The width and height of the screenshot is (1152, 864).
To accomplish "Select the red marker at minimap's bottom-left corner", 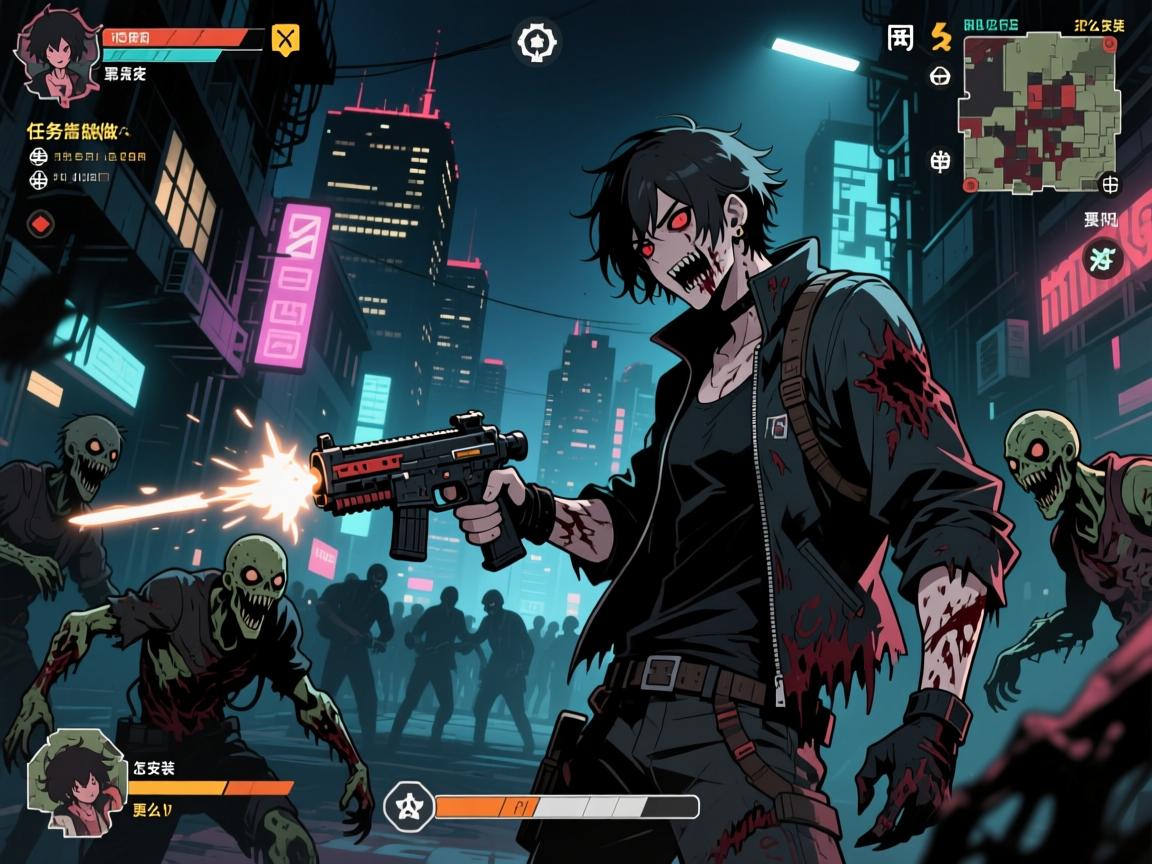I will pyautogui.click(x=968, y=185).
